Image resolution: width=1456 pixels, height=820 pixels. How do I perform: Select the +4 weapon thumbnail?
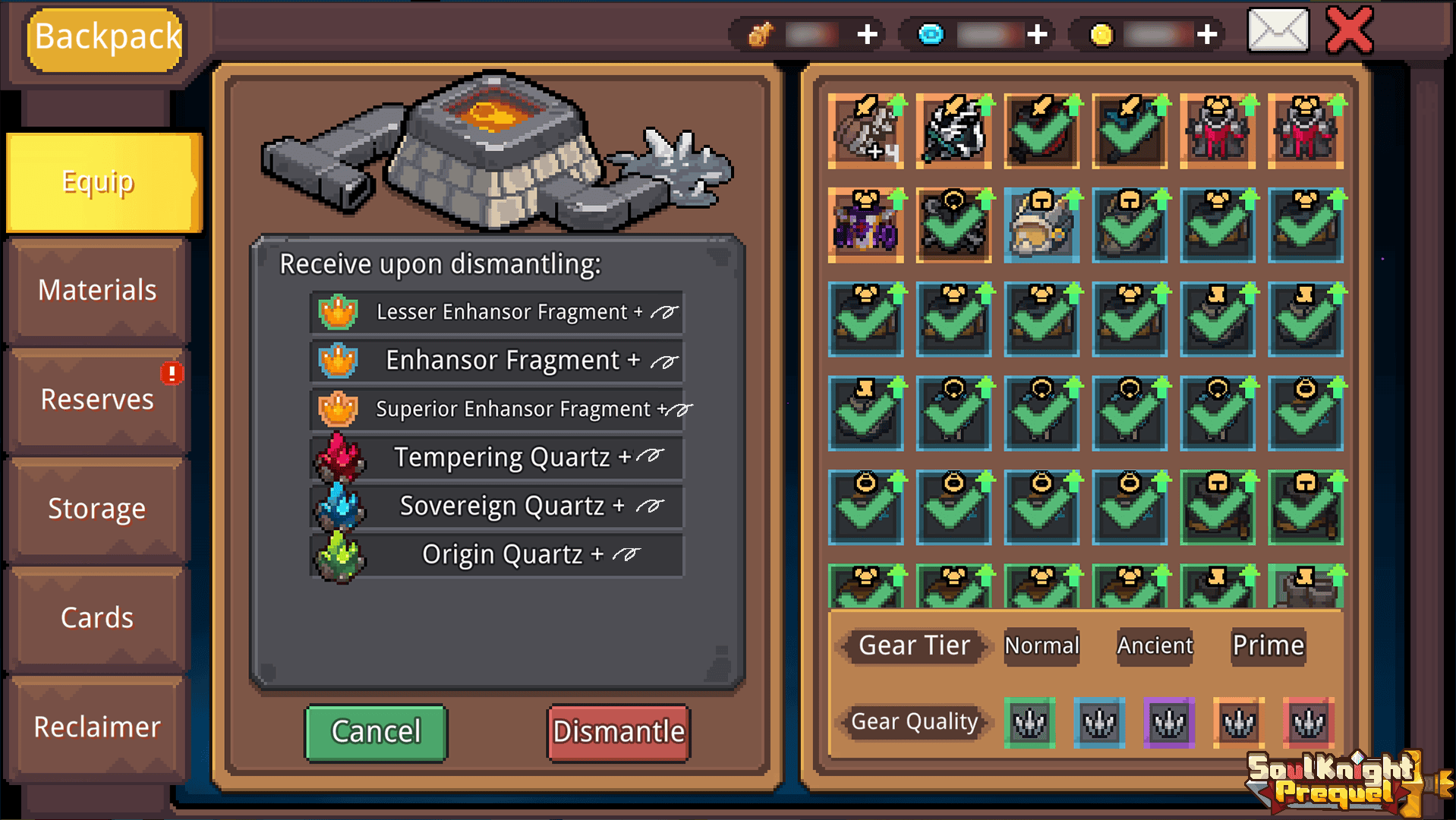pos(865,131)
